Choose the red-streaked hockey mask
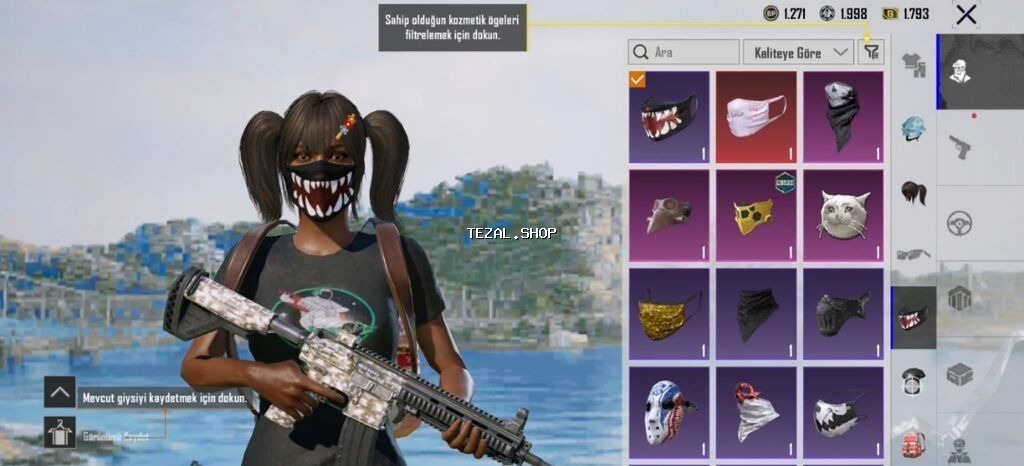1024x466 pixels. pyautogui.click(x=669, y=411)
